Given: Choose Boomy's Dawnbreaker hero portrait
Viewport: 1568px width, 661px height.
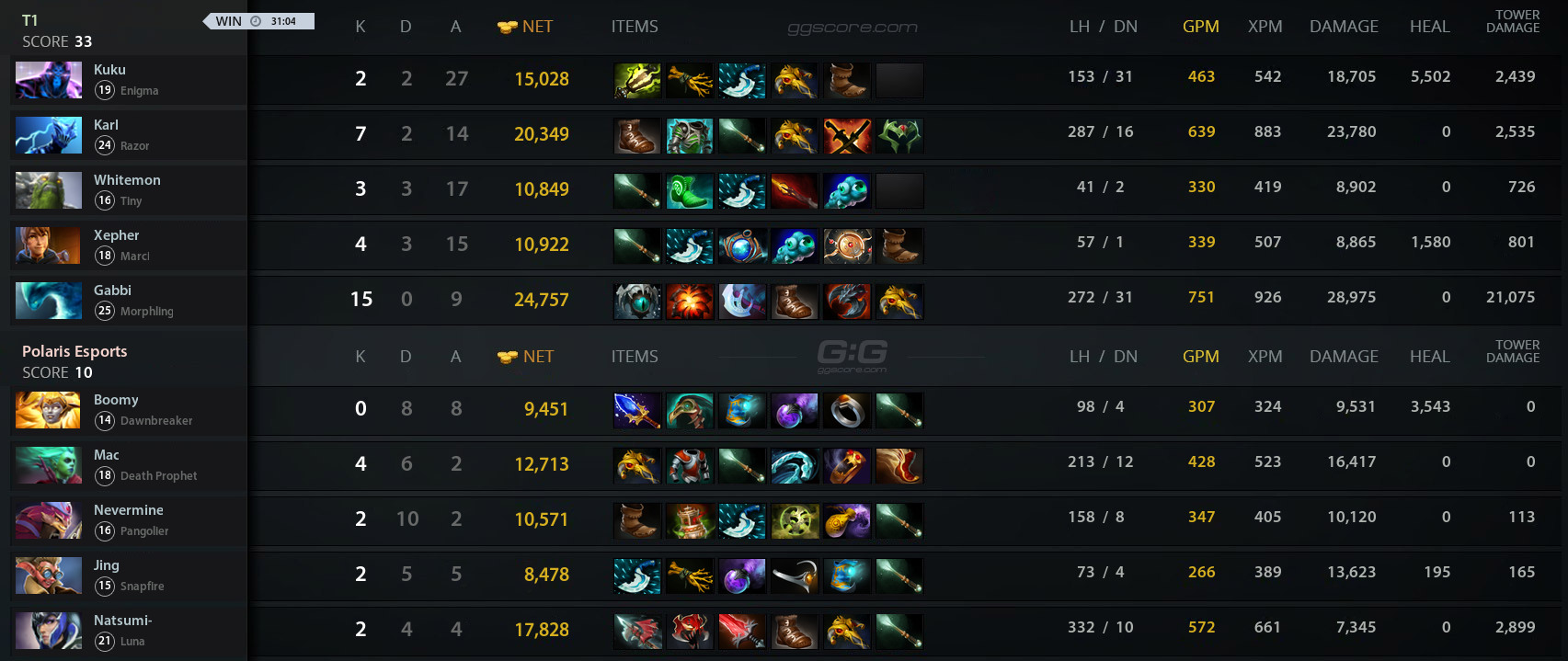Looking at the screenshot, I should click(x=49, y=410).
